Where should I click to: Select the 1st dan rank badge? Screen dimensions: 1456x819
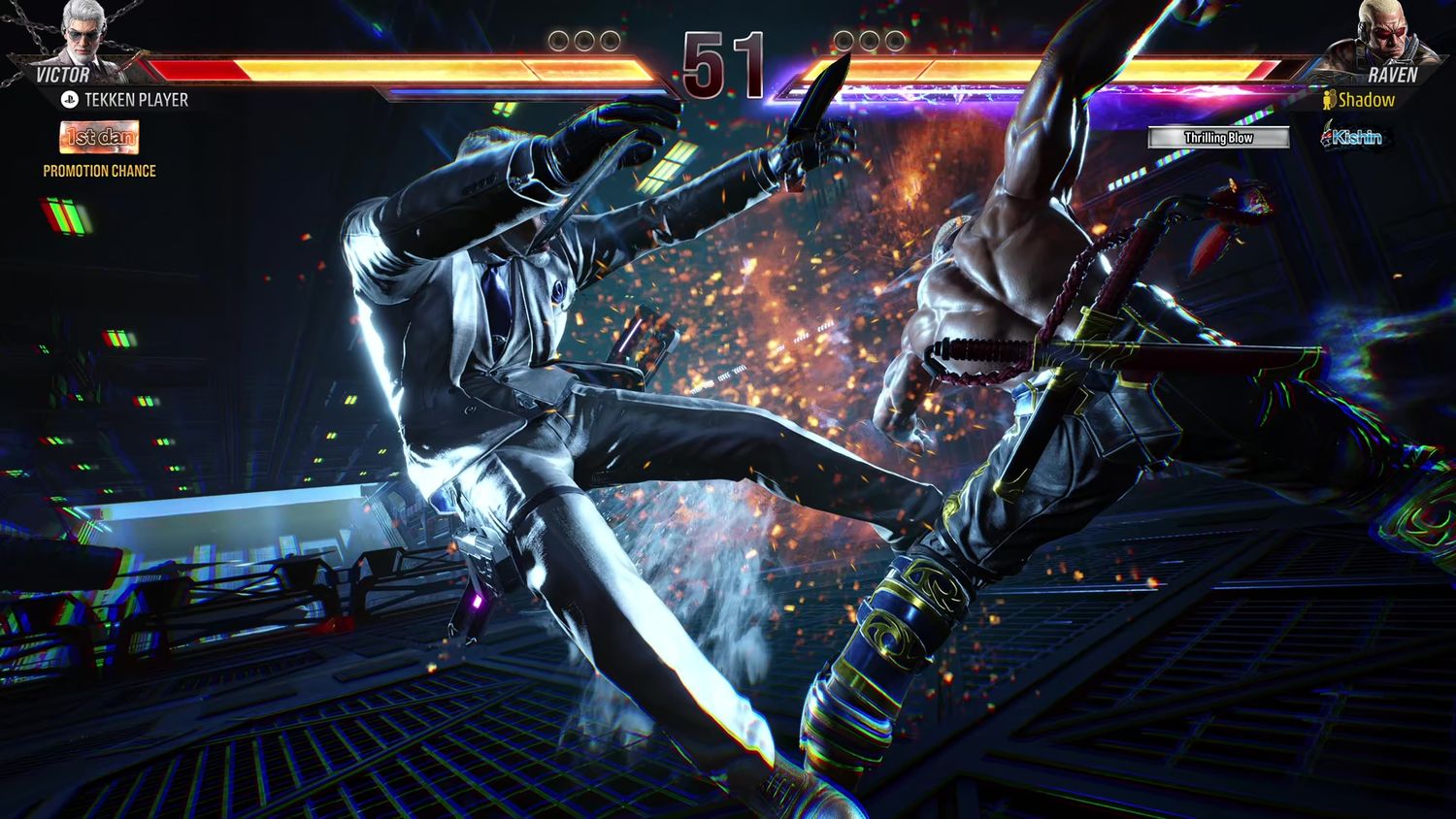coord(99,138)
